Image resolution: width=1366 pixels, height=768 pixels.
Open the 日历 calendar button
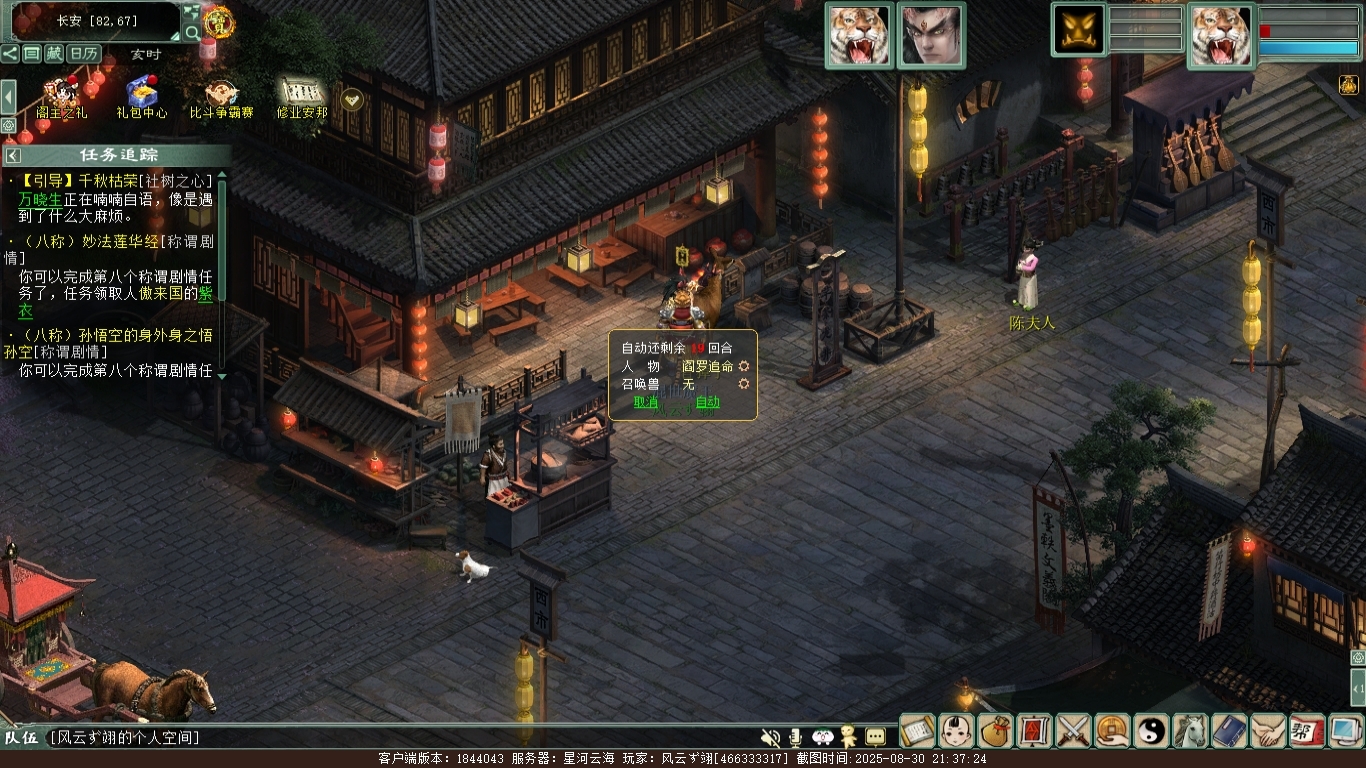coord(84,53)
